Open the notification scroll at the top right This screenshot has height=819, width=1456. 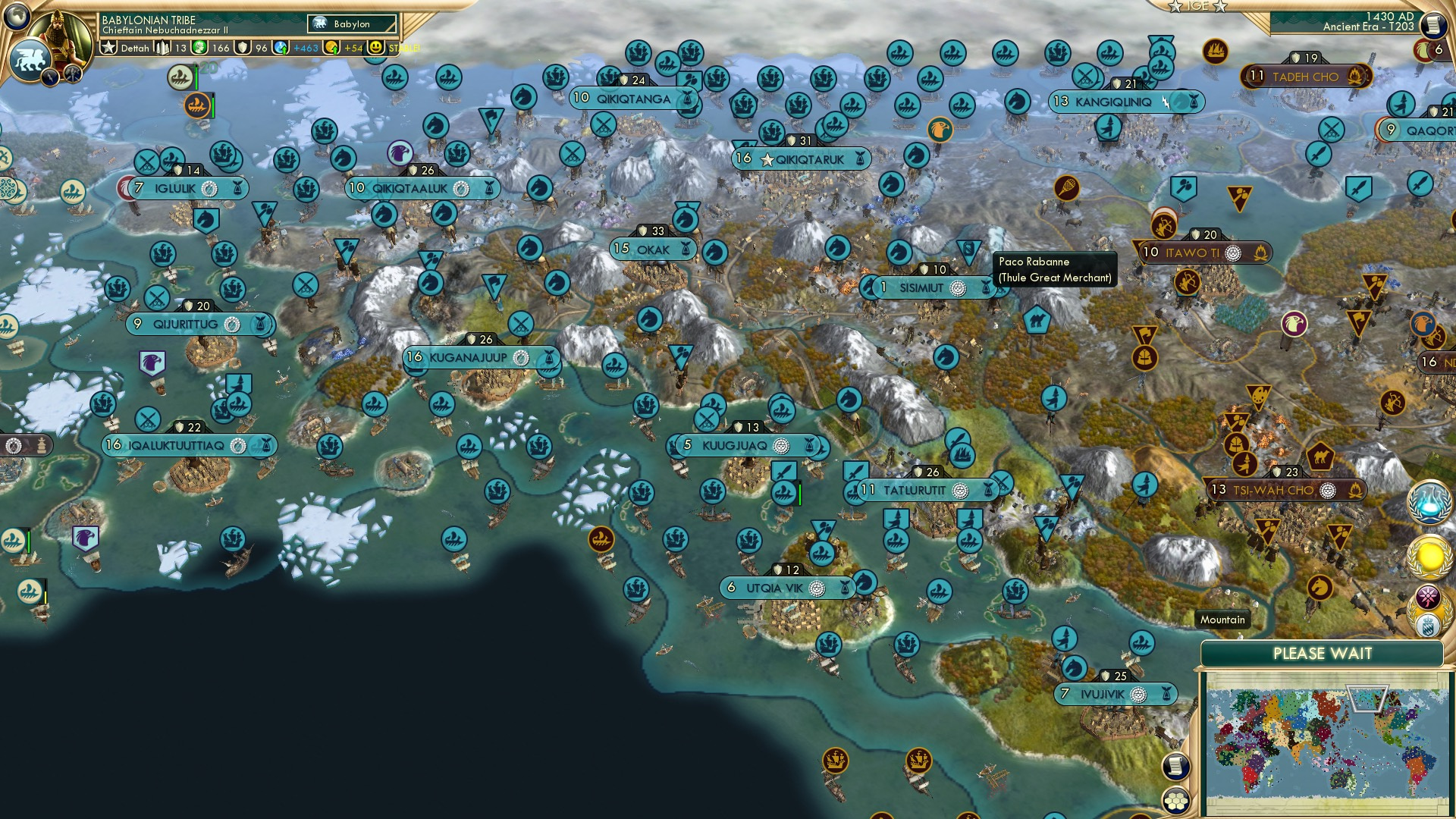(1434, 24)
